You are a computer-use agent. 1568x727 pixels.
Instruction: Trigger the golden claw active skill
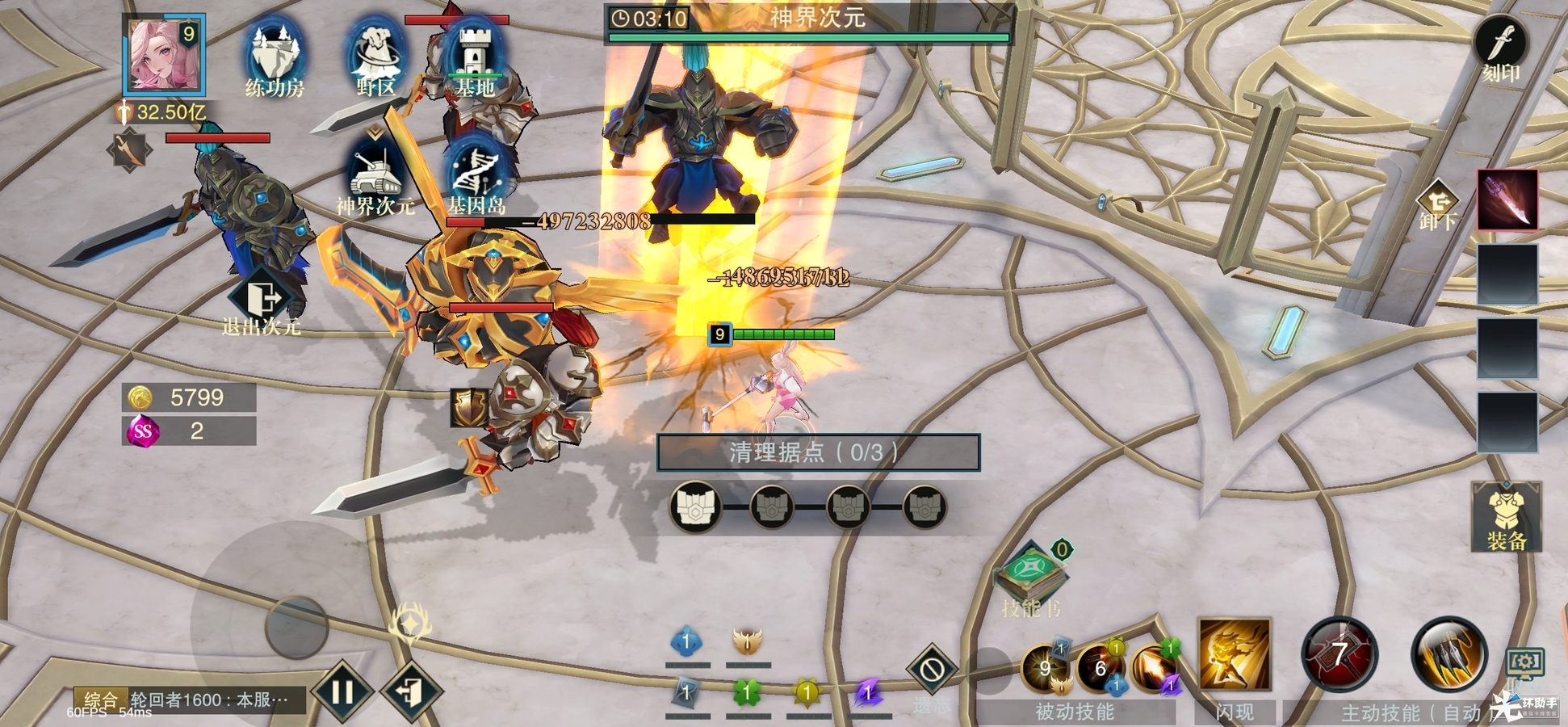click(1449, 654)
